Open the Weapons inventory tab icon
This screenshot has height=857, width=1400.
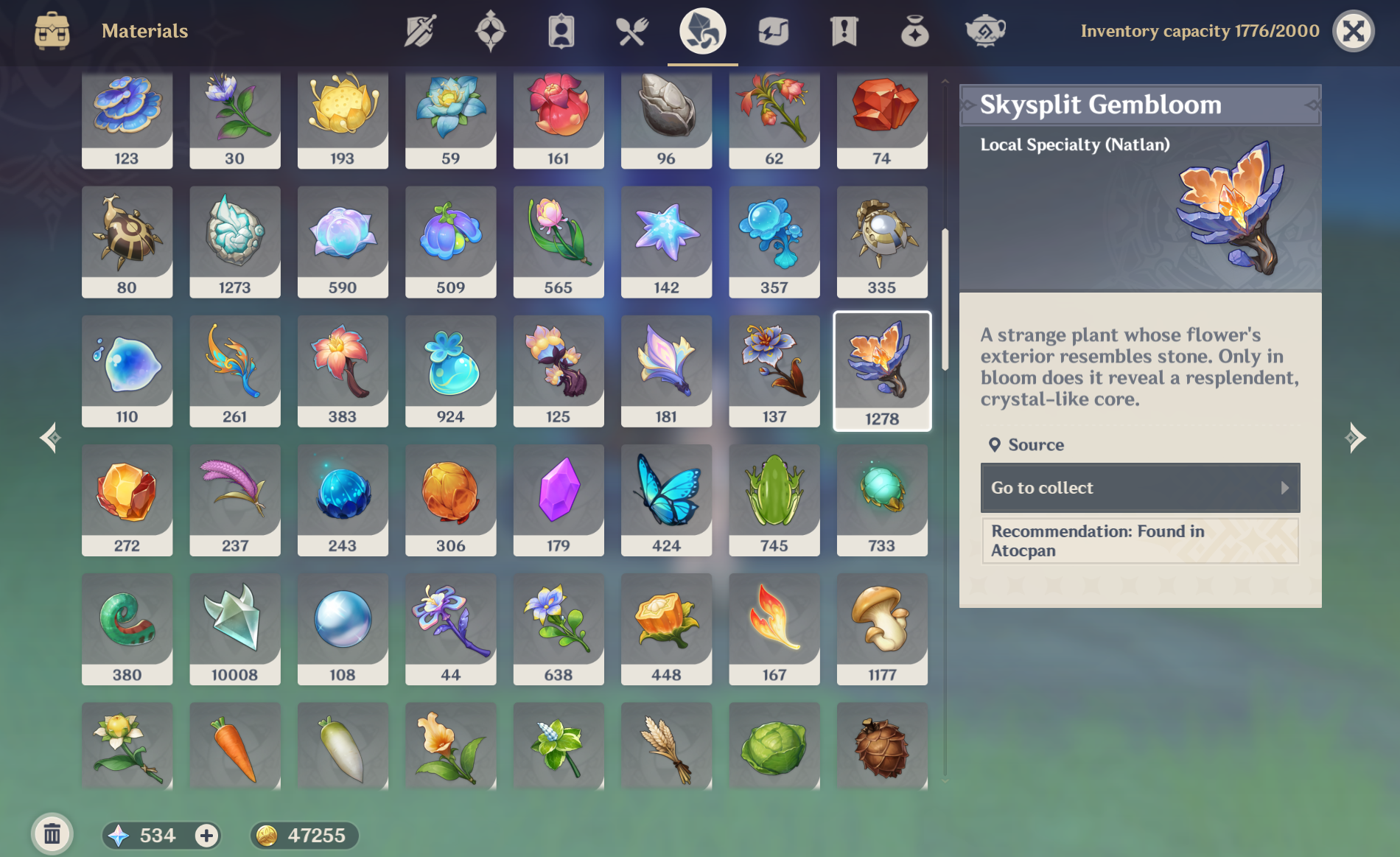(419, 31)
